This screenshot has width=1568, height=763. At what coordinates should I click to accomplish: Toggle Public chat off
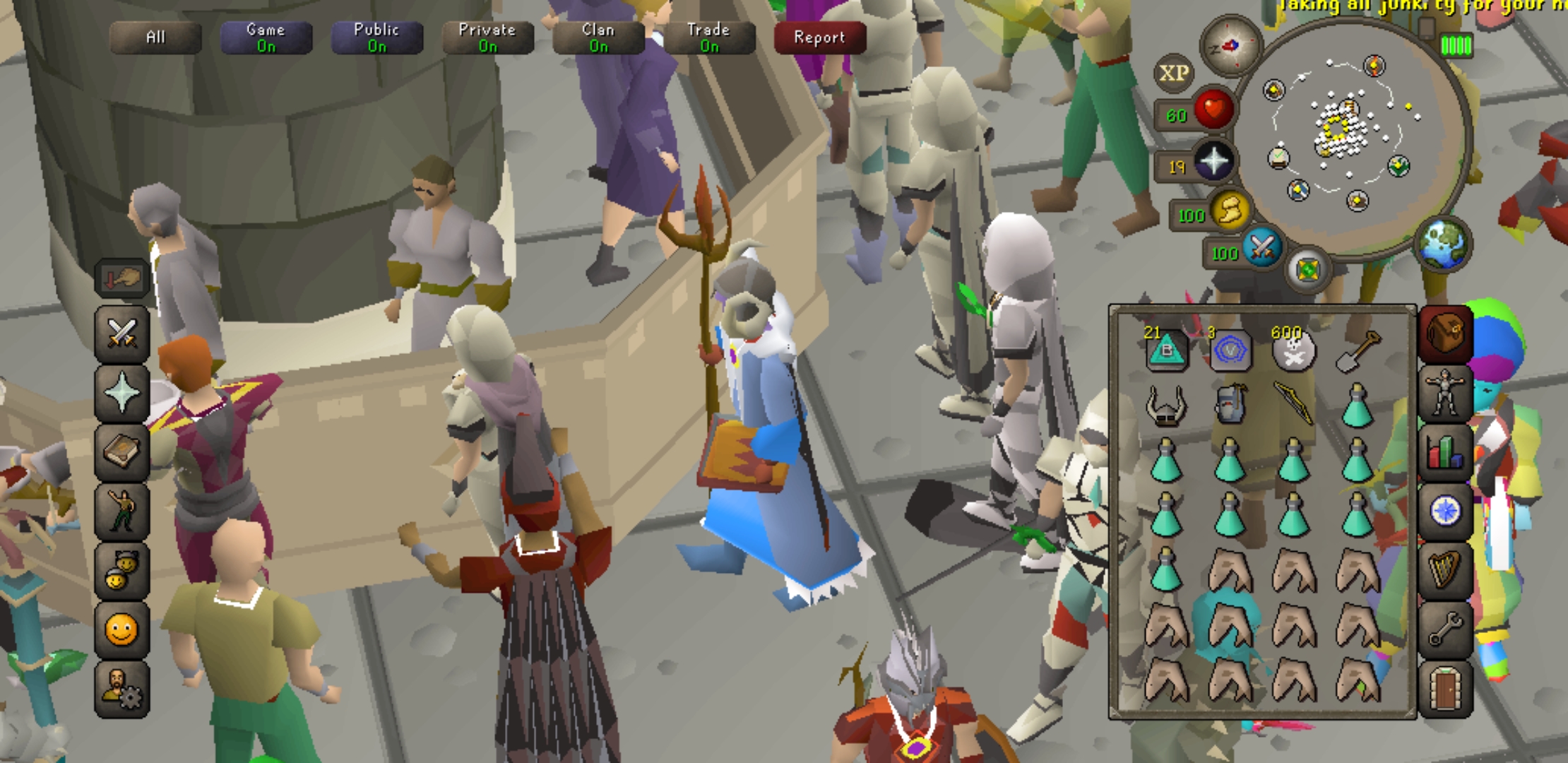tap(376, 38)
